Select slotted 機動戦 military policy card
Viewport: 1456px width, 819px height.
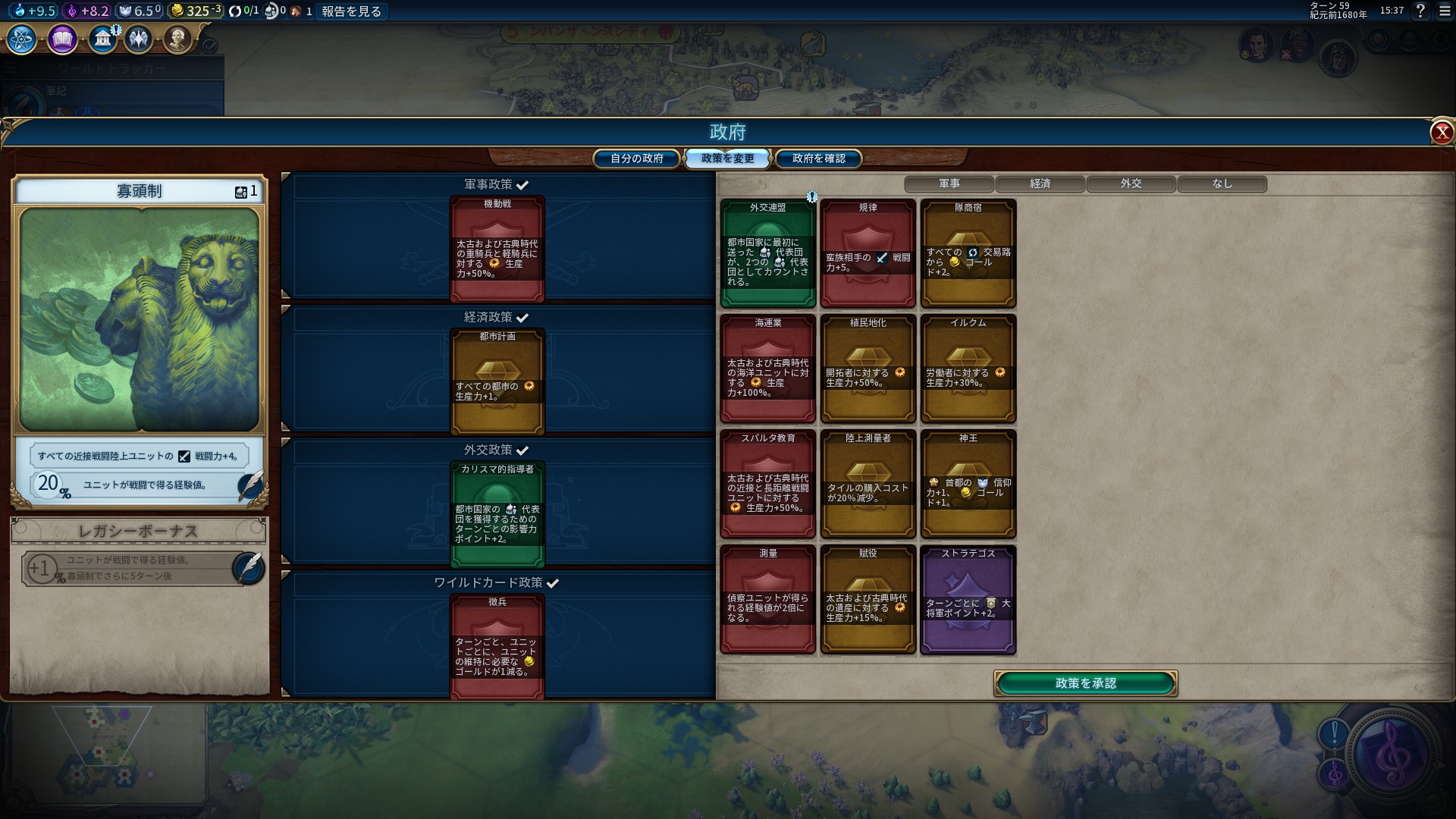coord(497,248)
